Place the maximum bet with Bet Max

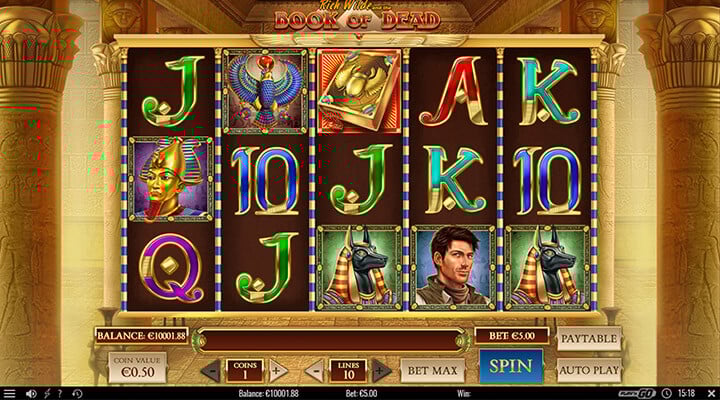pyautogui.click(x=432, y=370)
